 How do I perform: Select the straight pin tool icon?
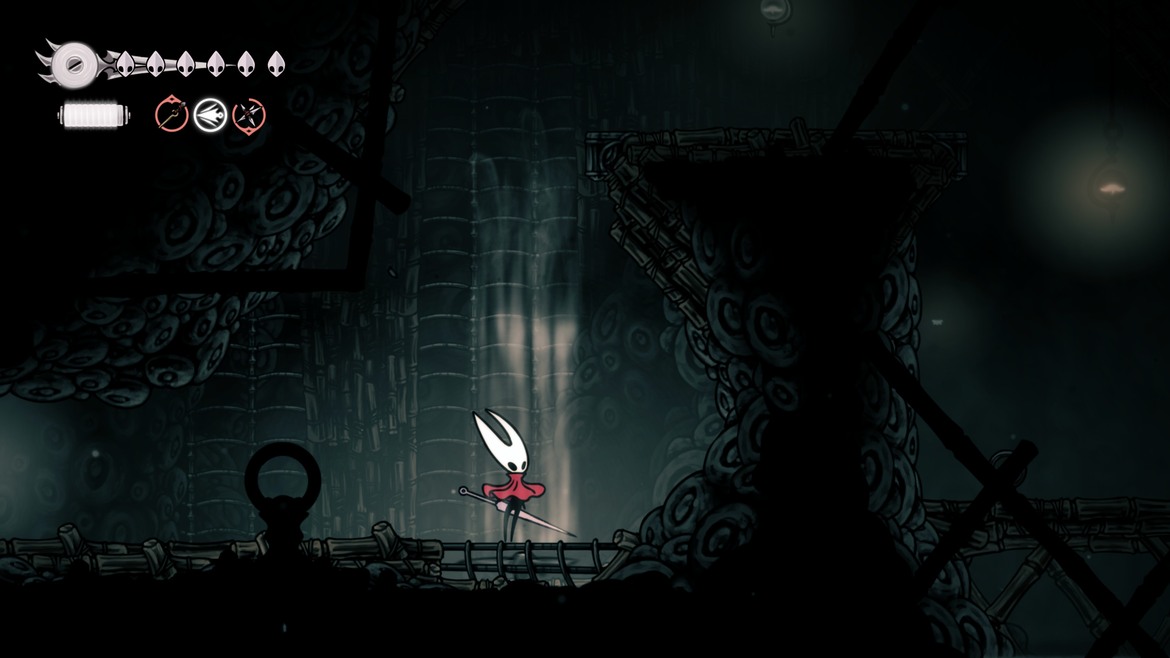coord(172,115)
